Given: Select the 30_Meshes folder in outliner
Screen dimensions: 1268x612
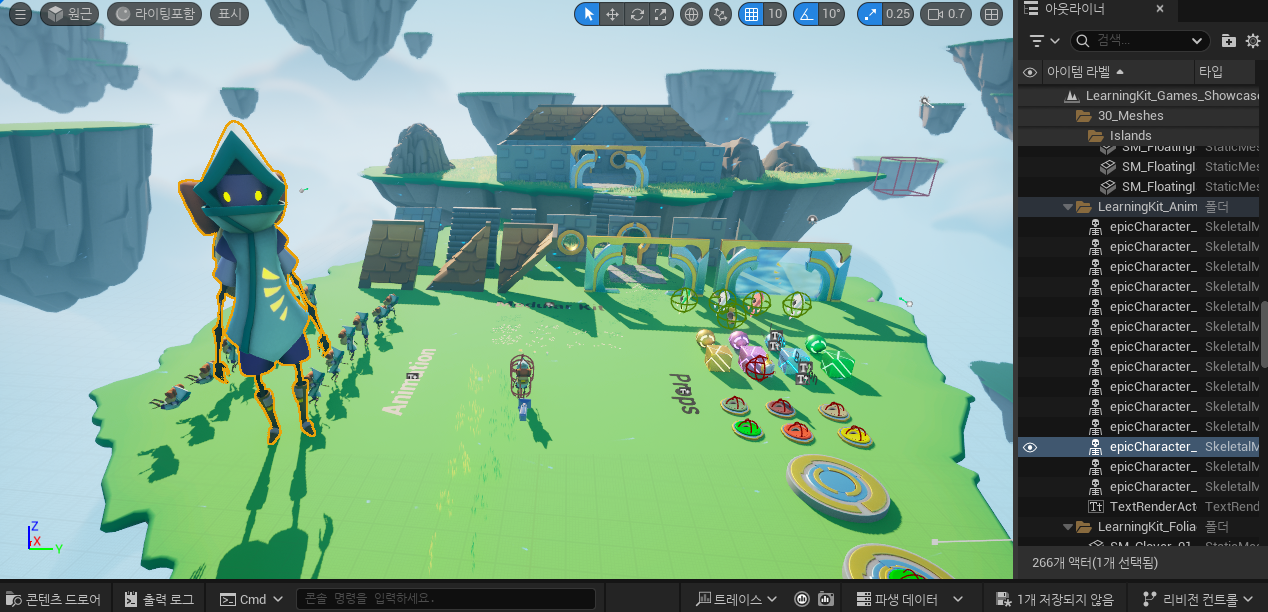Looking at the screenshot, I should tap(1130, 116).
